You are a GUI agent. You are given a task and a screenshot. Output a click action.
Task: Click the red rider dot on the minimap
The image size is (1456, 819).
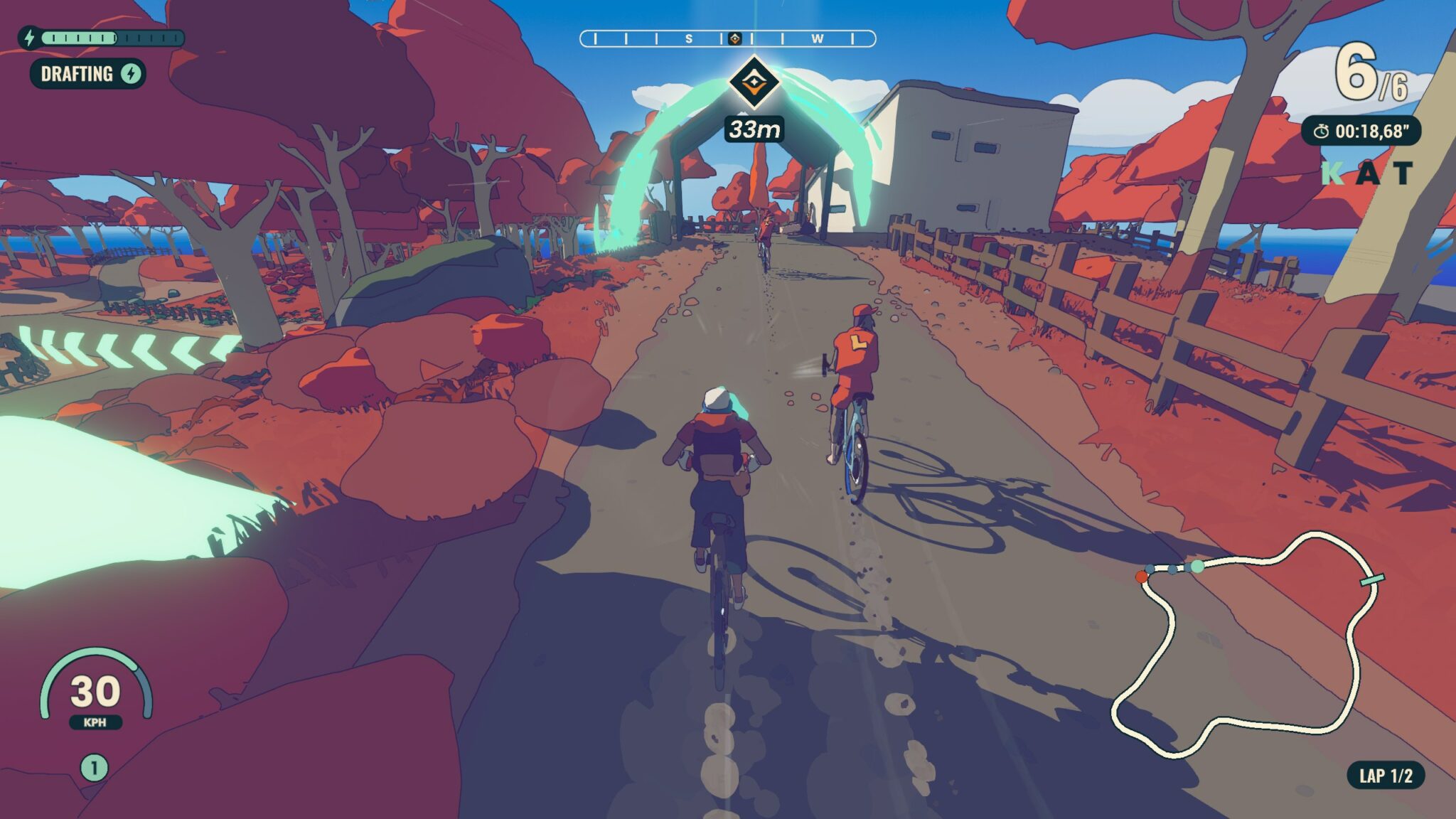point(1142,577)
